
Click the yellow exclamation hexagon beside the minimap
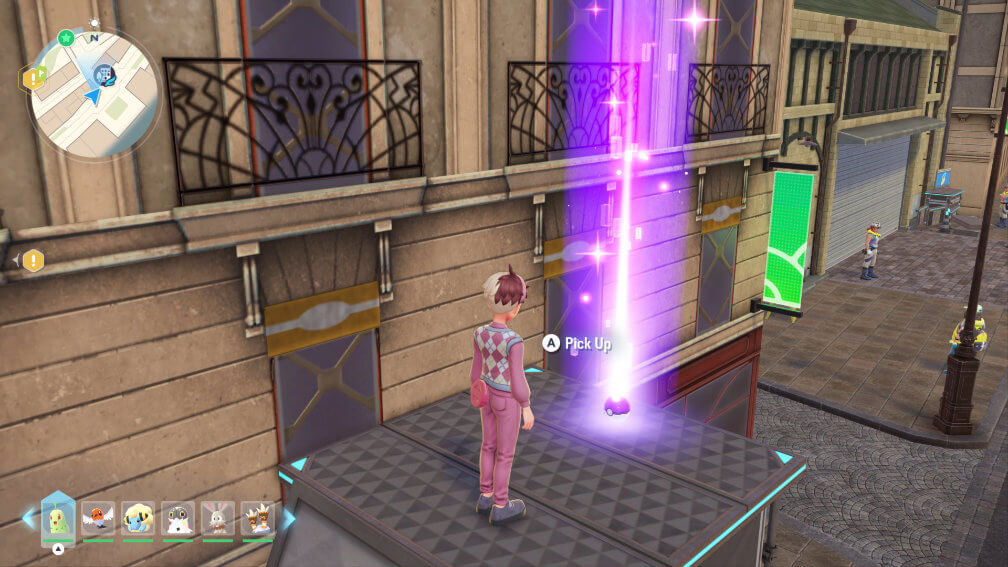[33, 77]
